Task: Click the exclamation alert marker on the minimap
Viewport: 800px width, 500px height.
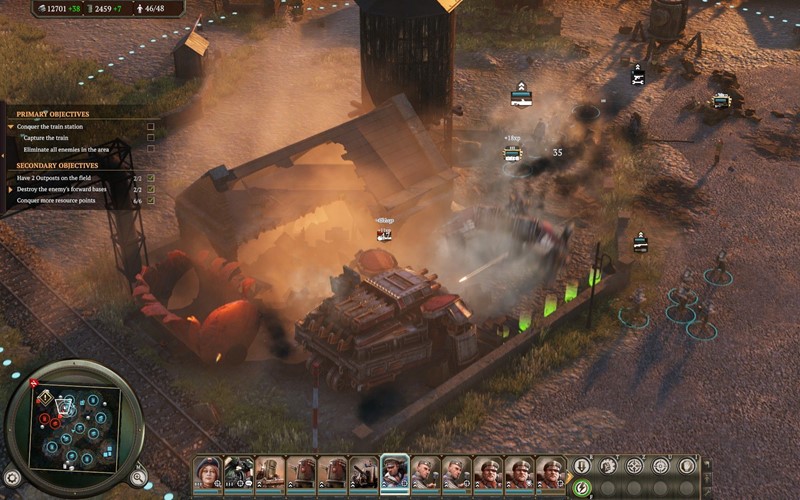Action: pyautogui.click(x=44, y=397)
